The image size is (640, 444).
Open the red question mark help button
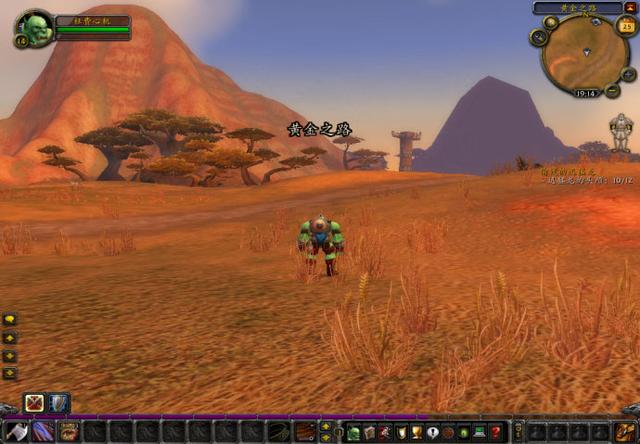click(x=495, y=432)
